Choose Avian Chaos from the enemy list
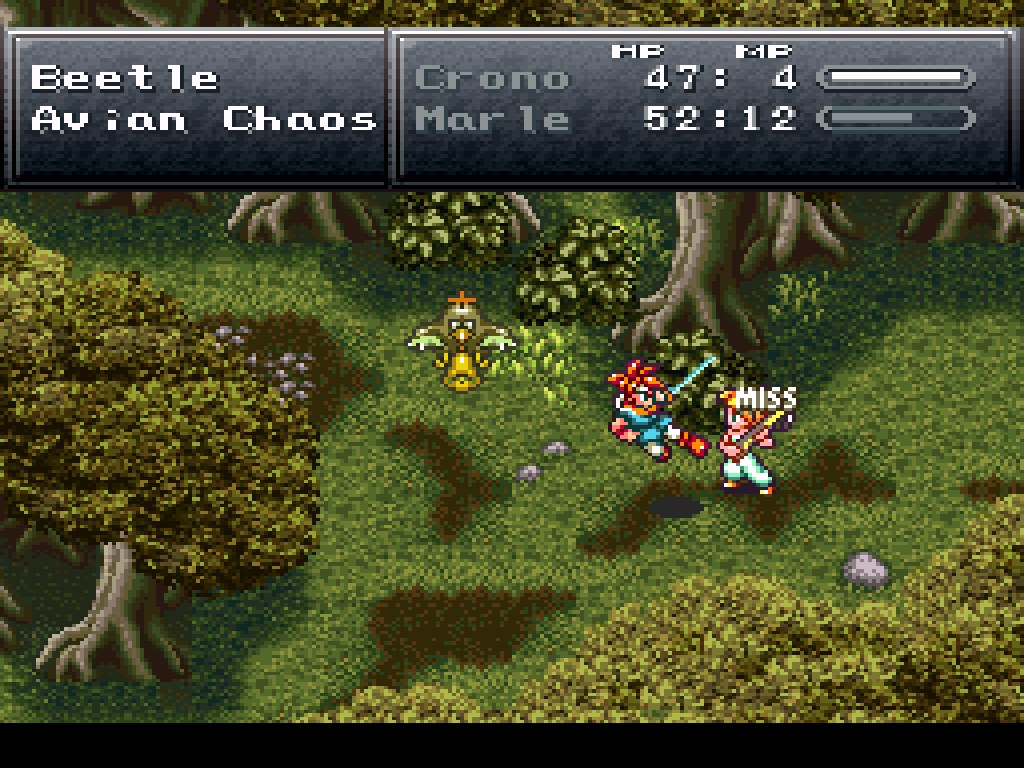This screenshot has height=768, width=1024. 203,120
